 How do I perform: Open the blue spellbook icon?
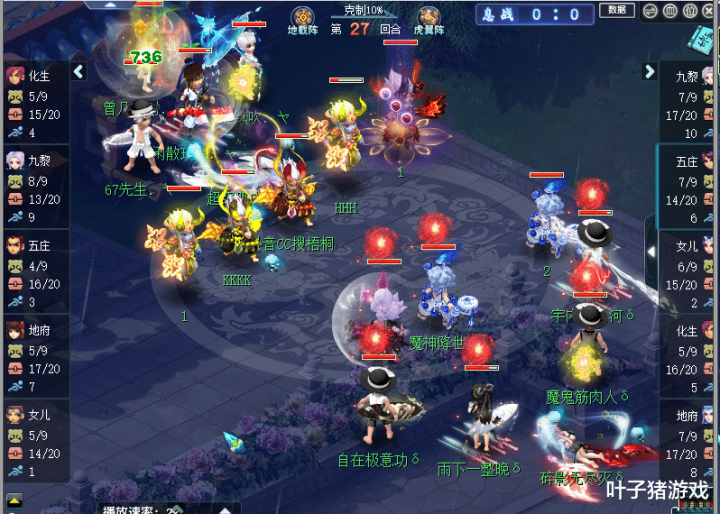coord(703,38)
